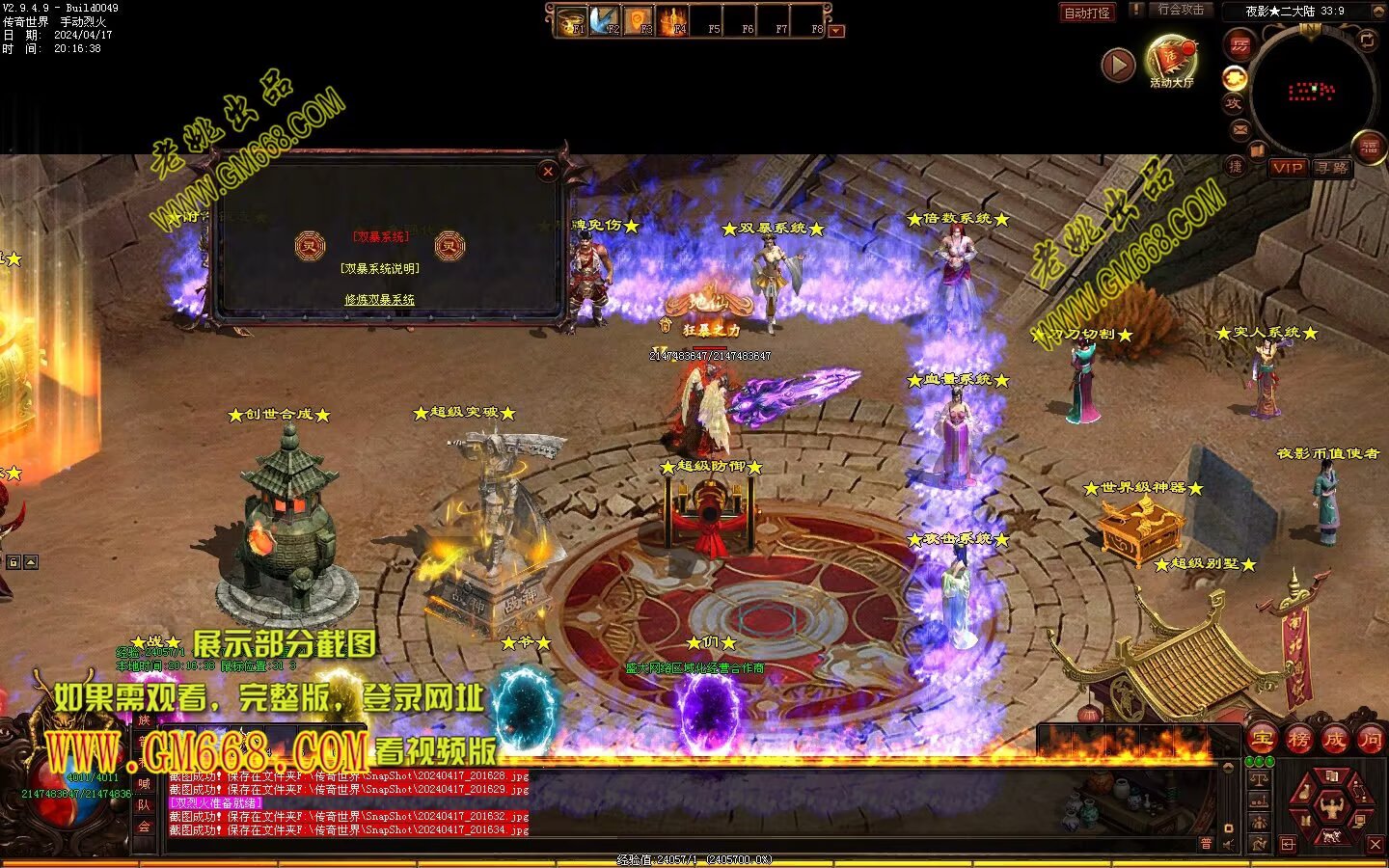Open the 活动大厅 activity hall icon
This screenshot has width=1389, height=868.
[x=1170, y=60]
